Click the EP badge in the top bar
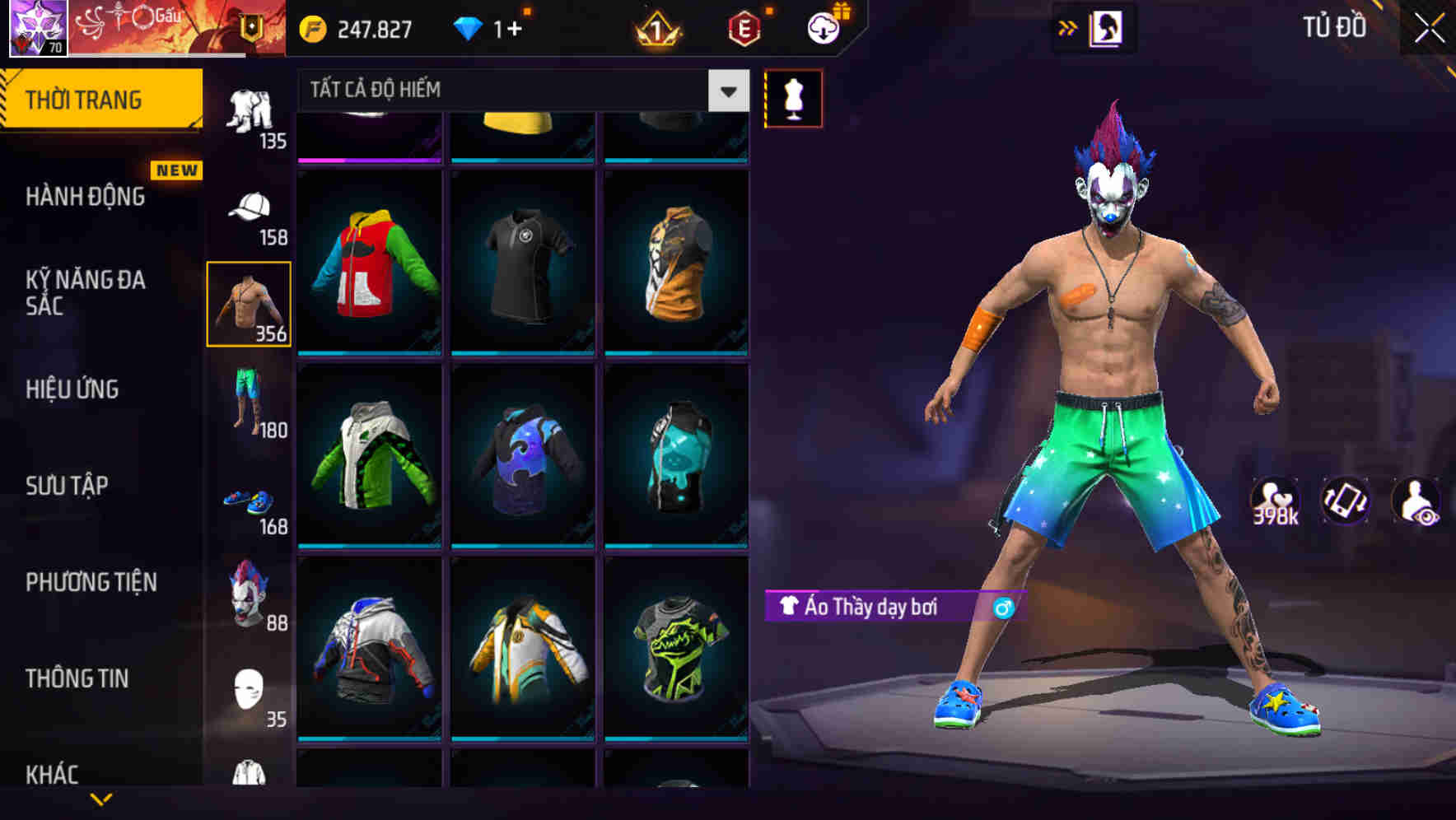 (x=743, y=26)
